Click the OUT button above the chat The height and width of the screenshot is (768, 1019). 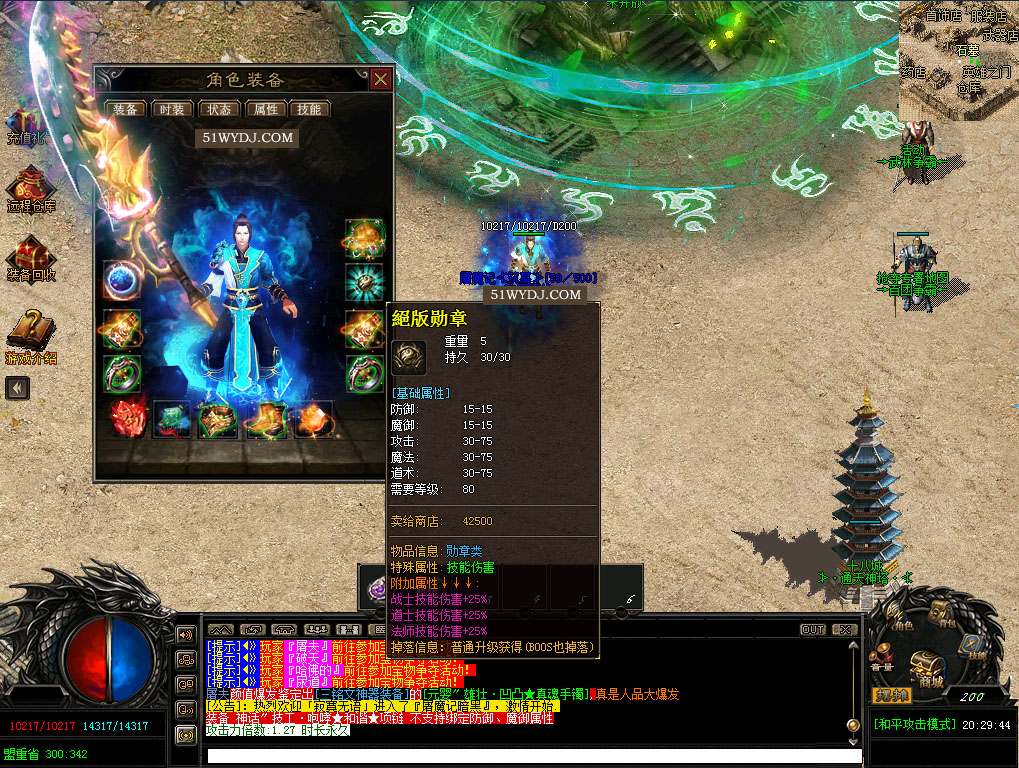pos(813,630)
